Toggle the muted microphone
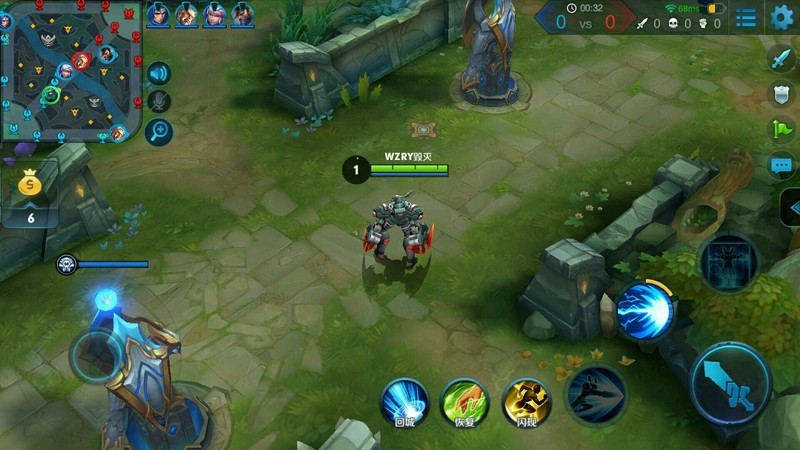This screenshot has width=800, height=450. click(x=159, y=101)
